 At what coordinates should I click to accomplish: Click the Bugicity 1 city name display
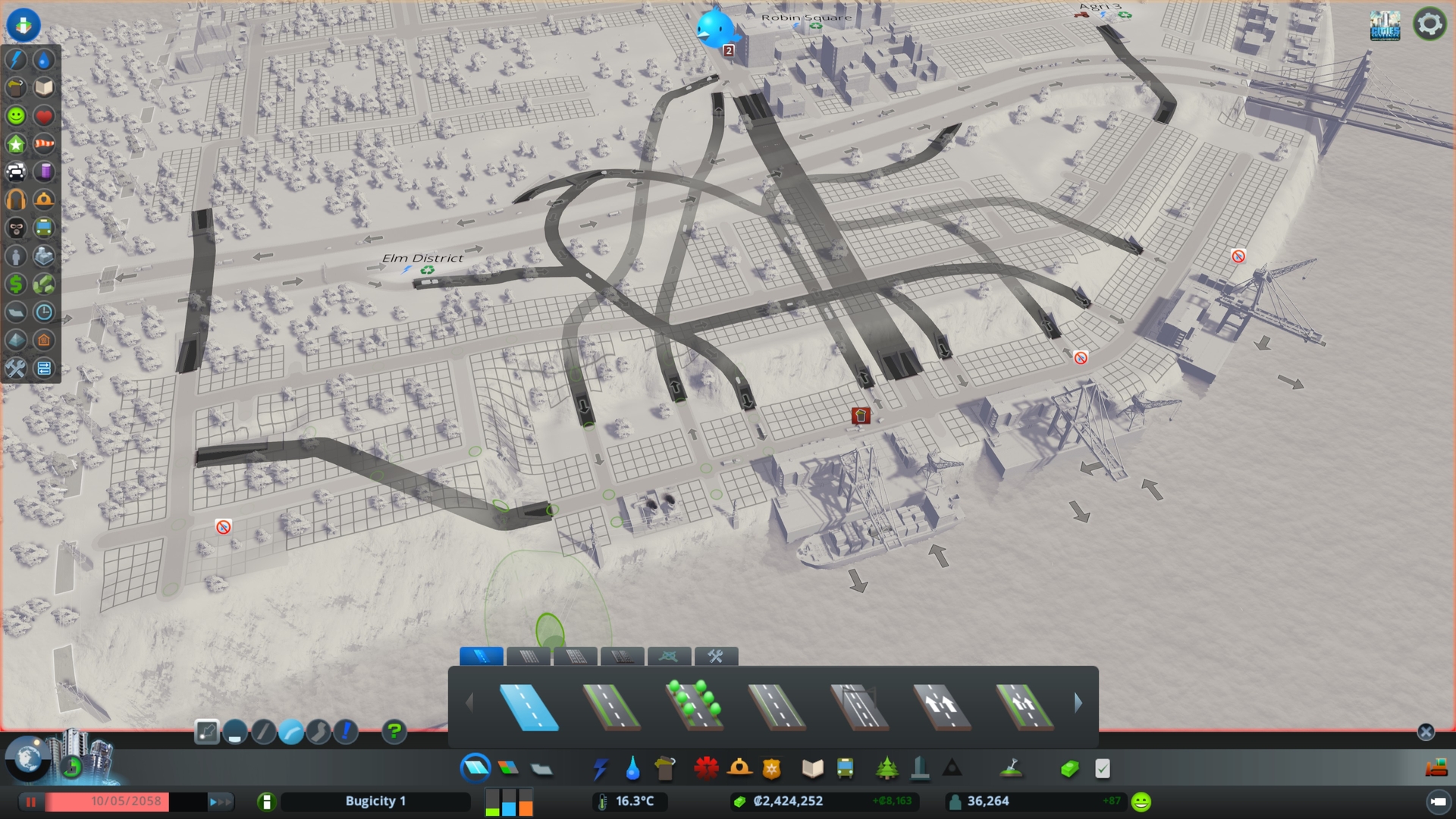tap(375, 801)
